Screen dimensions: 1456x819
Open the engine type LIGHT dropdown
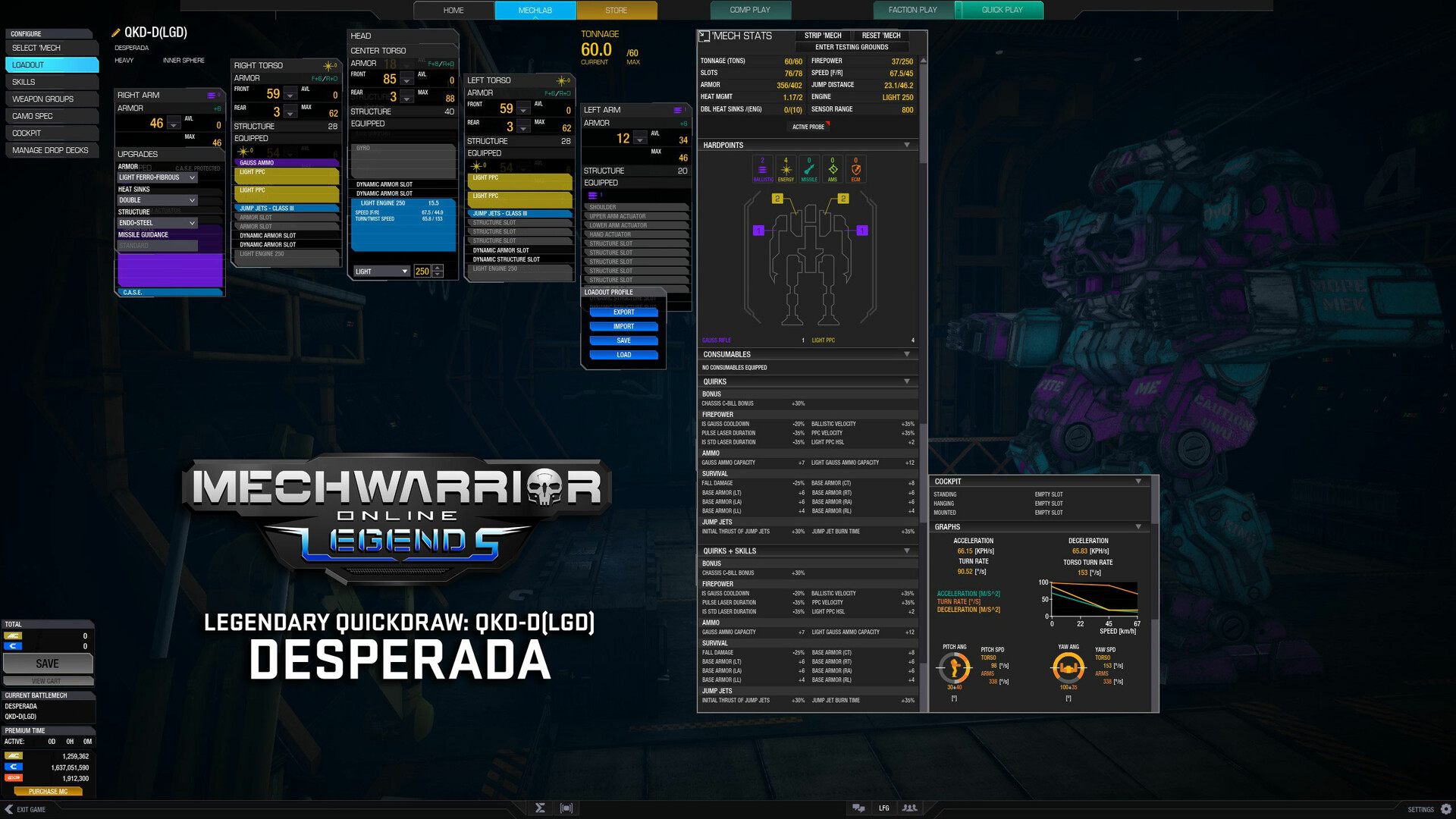pyautogui.click(x=381, y=271)
